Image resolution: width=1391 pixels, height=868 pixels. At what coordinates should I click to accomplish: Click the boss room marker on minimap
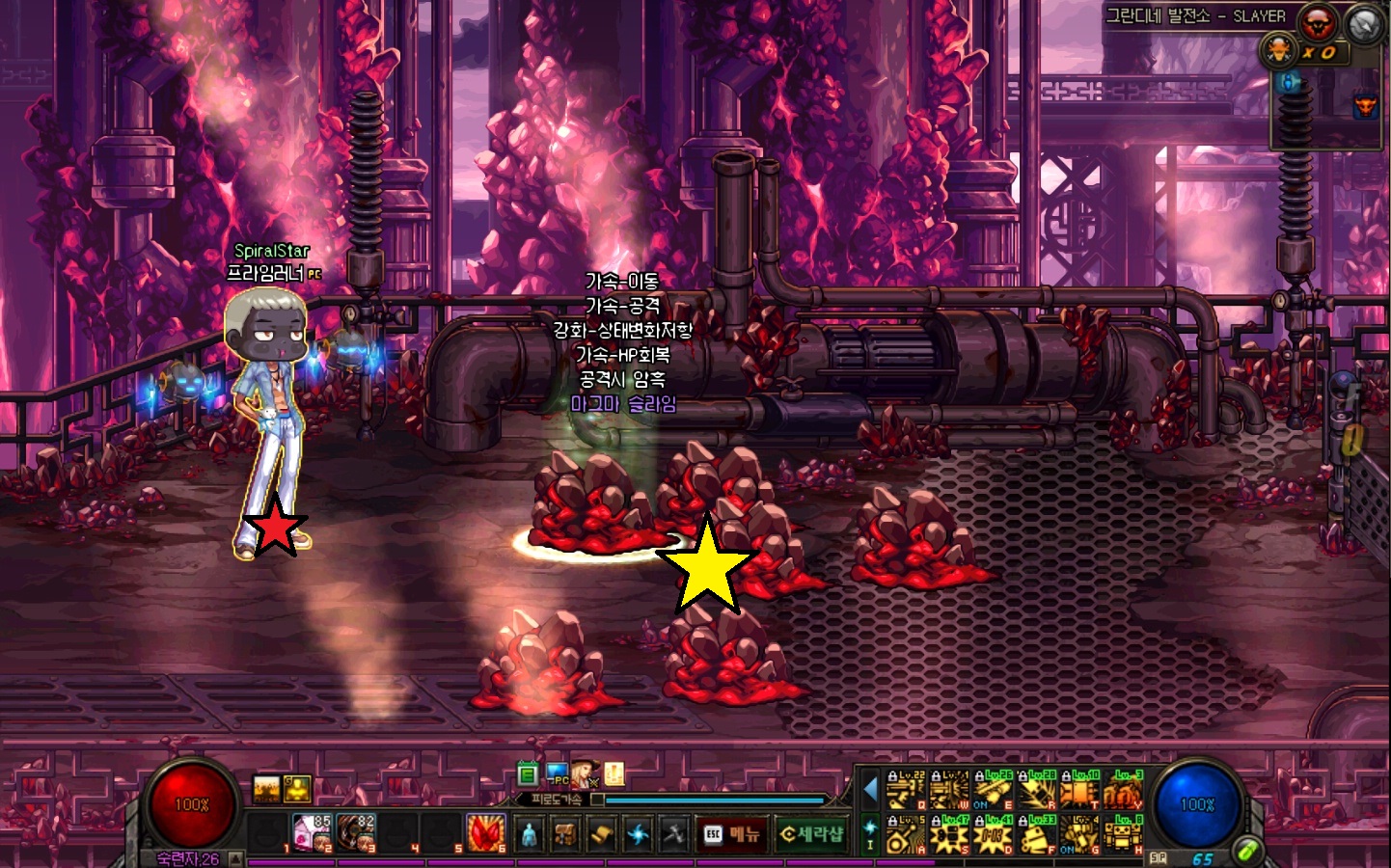(1365, 104)
